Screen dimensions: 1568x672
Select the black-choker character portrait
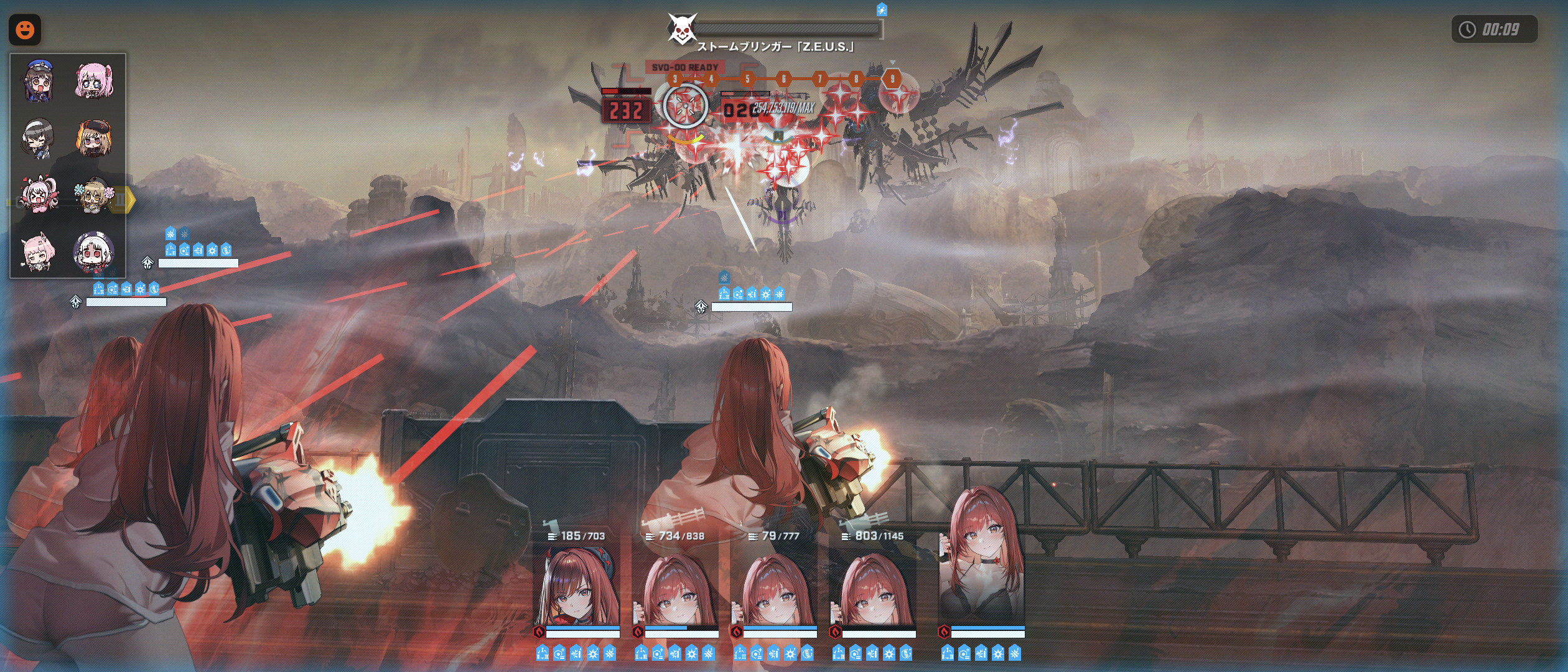tap(982, 560)
